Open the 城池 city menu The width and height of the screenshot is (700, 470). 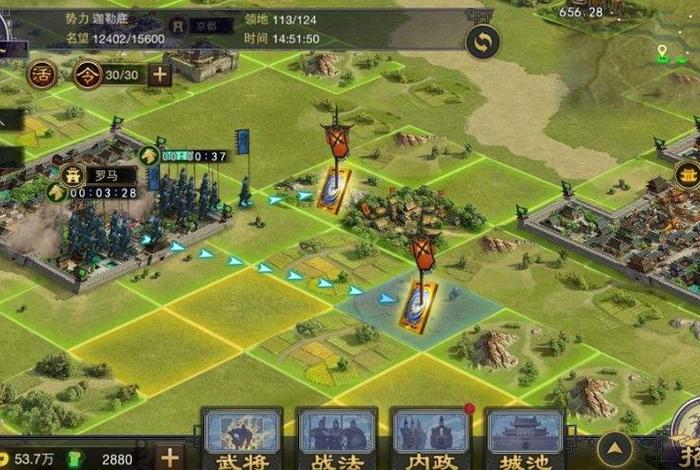(524, 438)
